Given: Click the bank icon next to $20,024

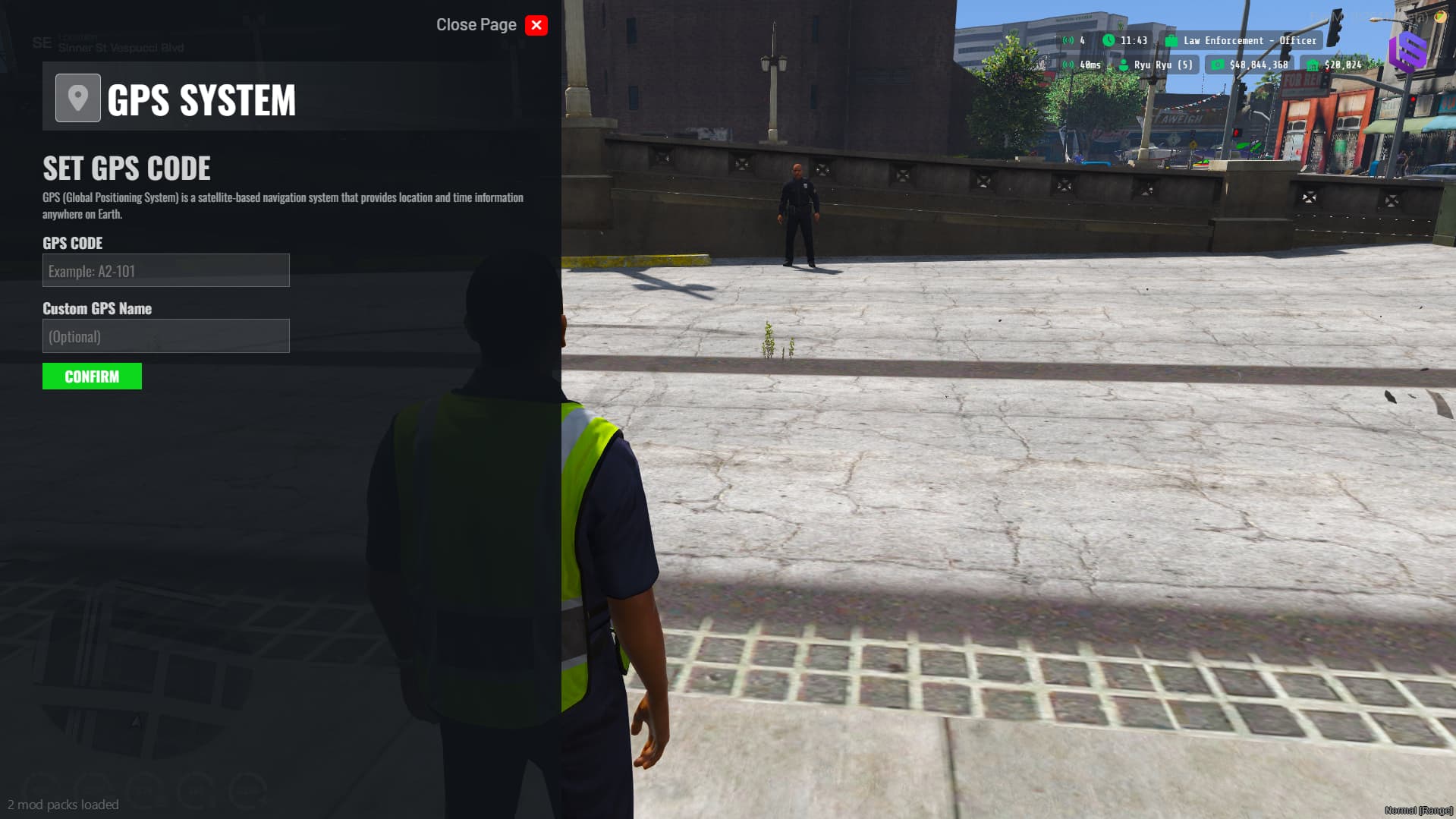Looking at the screenshot, I should (1313, 65).
